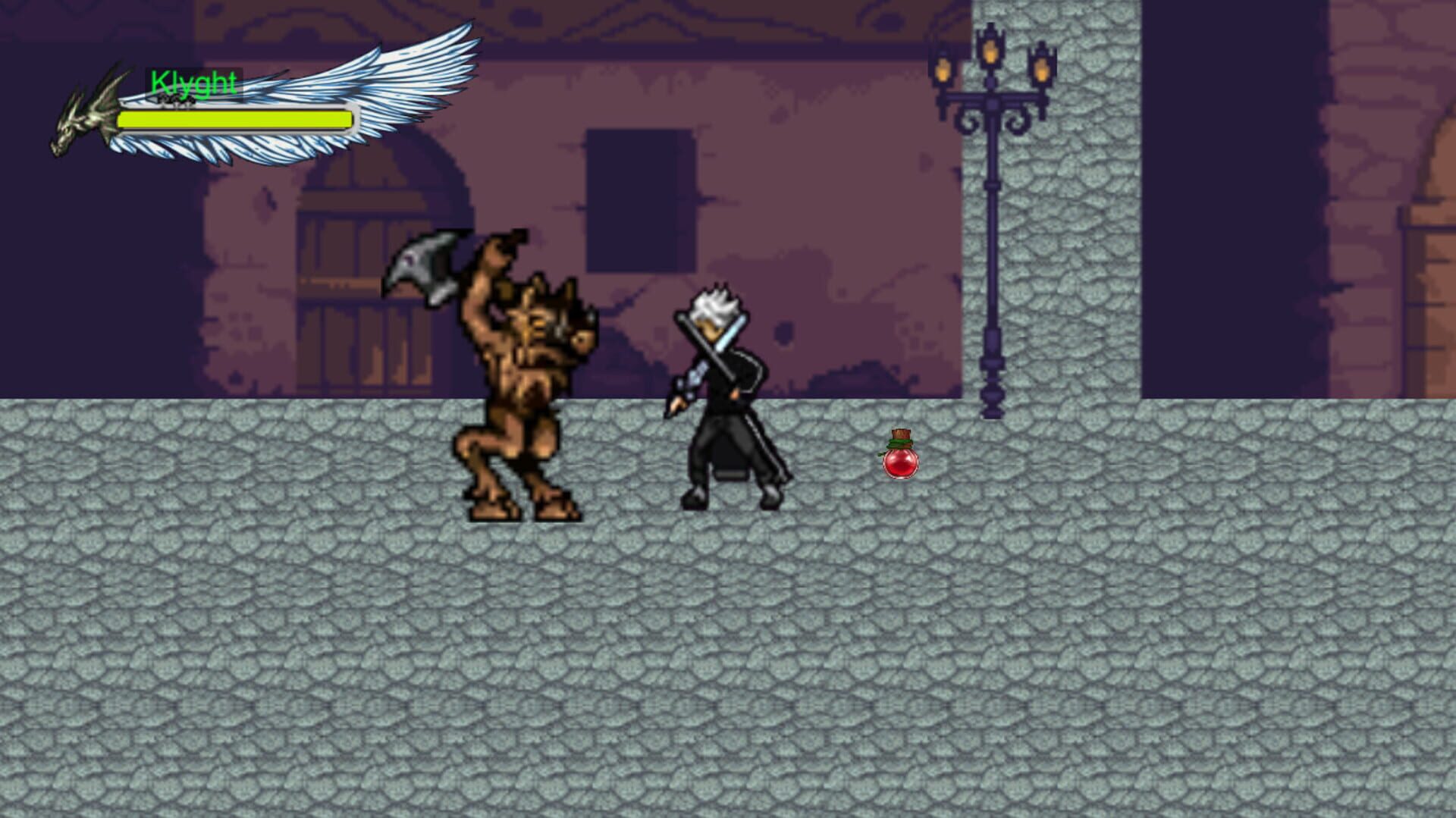Screen dimensions: 1456x818
Task: Toggle the leftmost lamp flame on
Action: coord(943,72)
